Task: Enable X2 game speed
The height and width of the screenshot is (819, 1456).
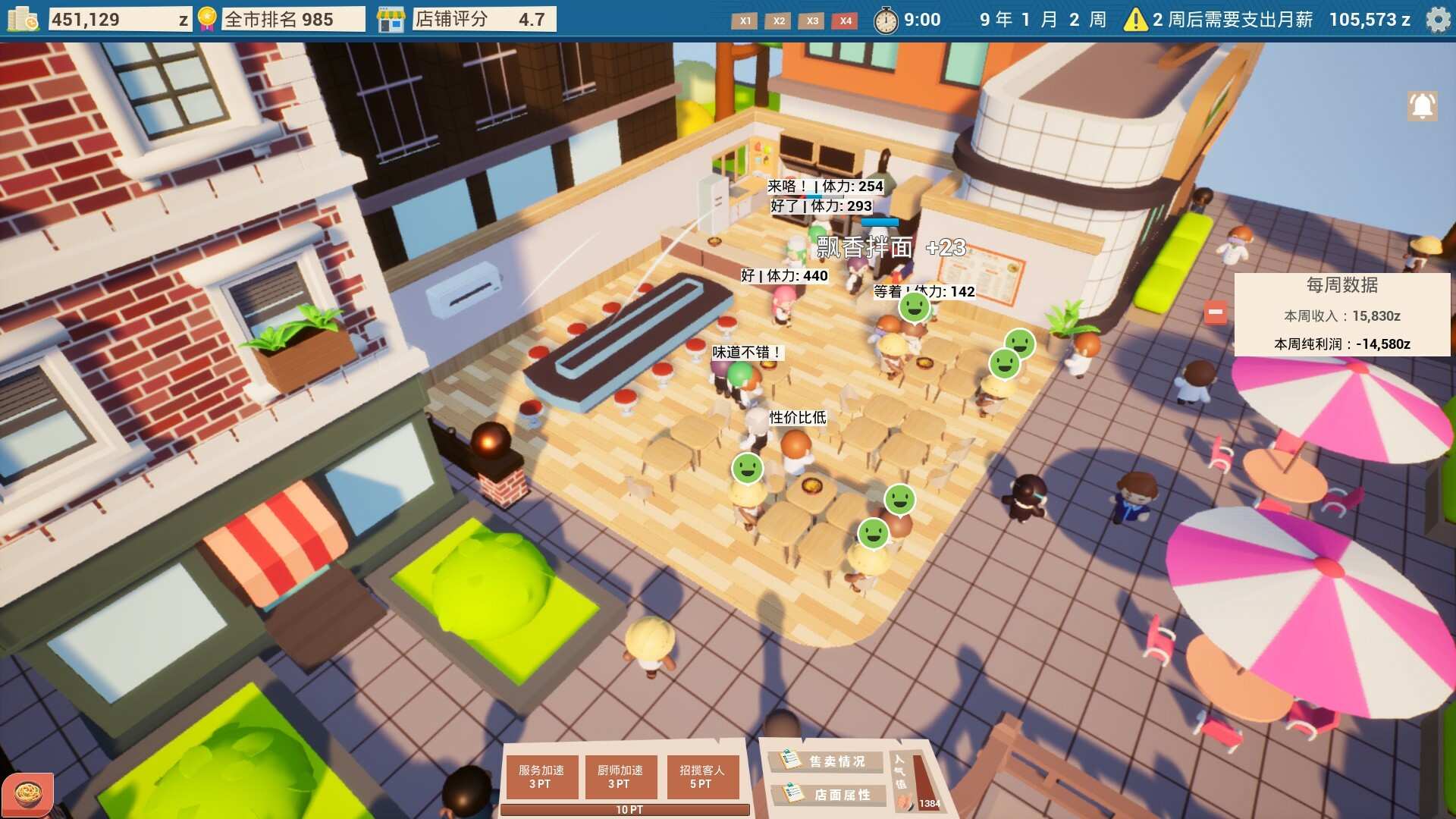Action: coord(778,22)
